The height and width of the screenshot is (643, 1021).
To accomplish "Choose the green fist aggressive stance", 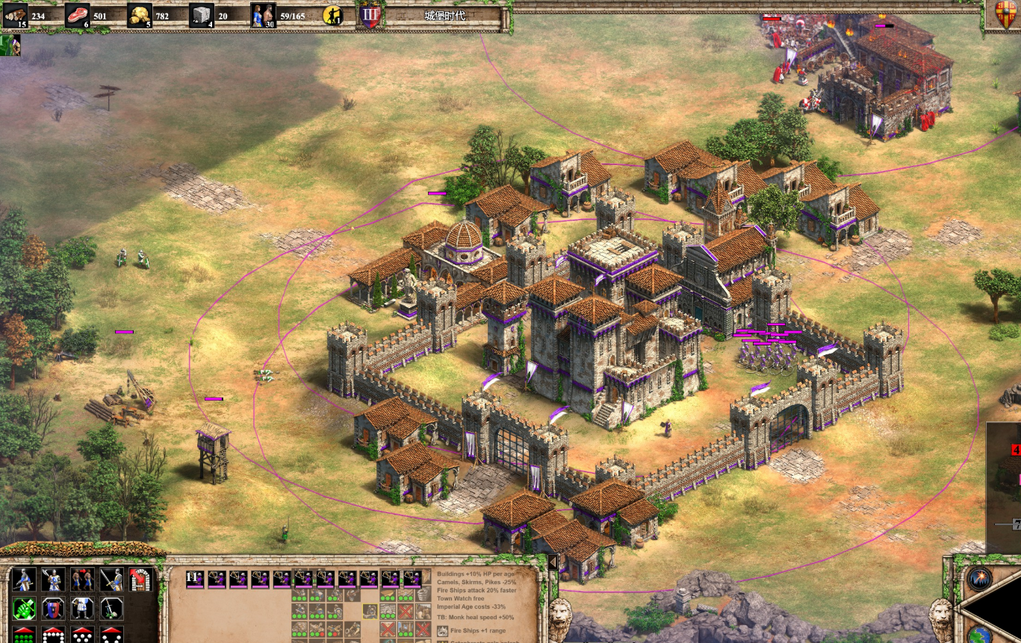I will click(23, 608).
